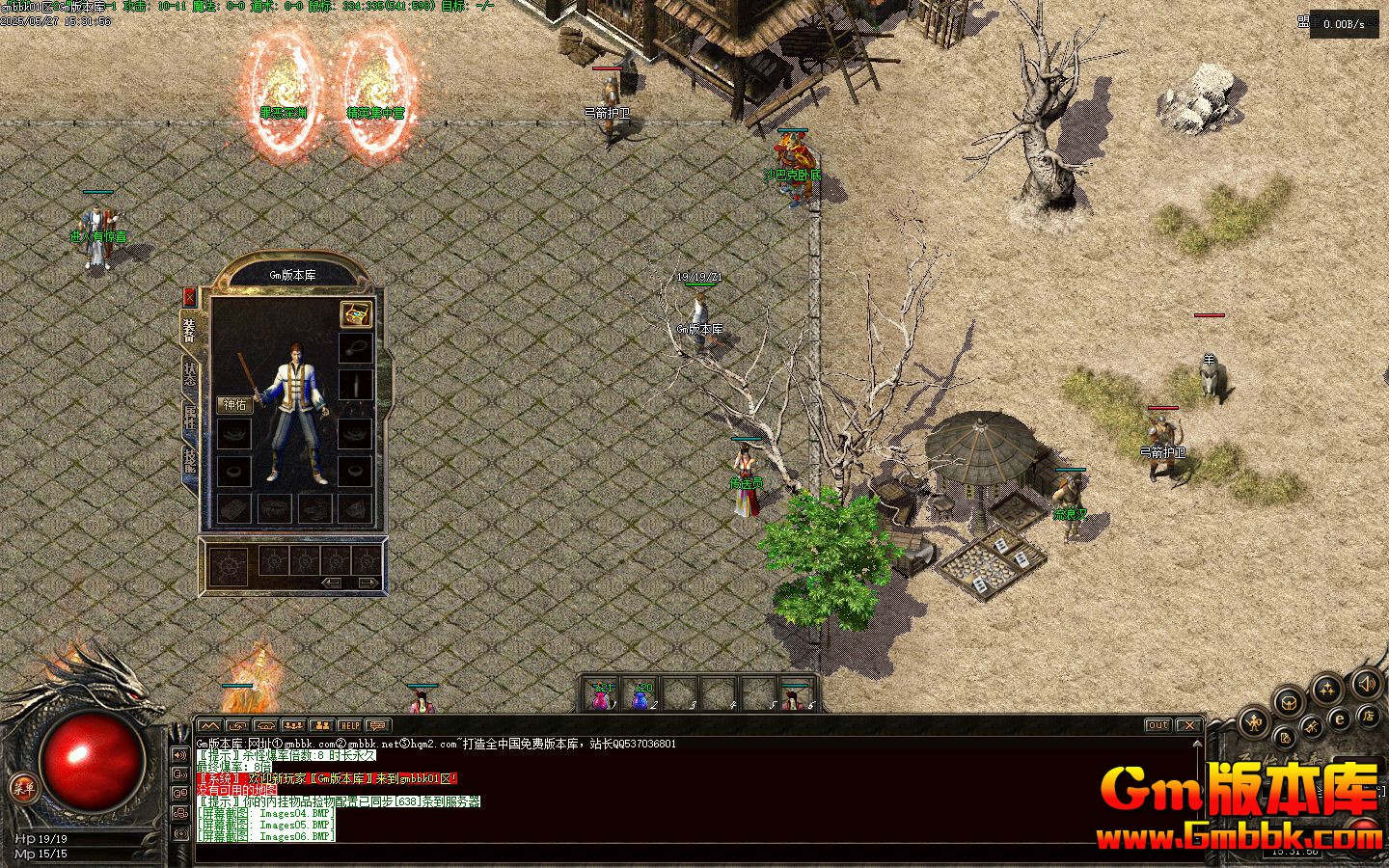Viewport: 1389px width, 868px height.
Task: Click the right arrow under the equipment panel
Action: click(368, 583)
